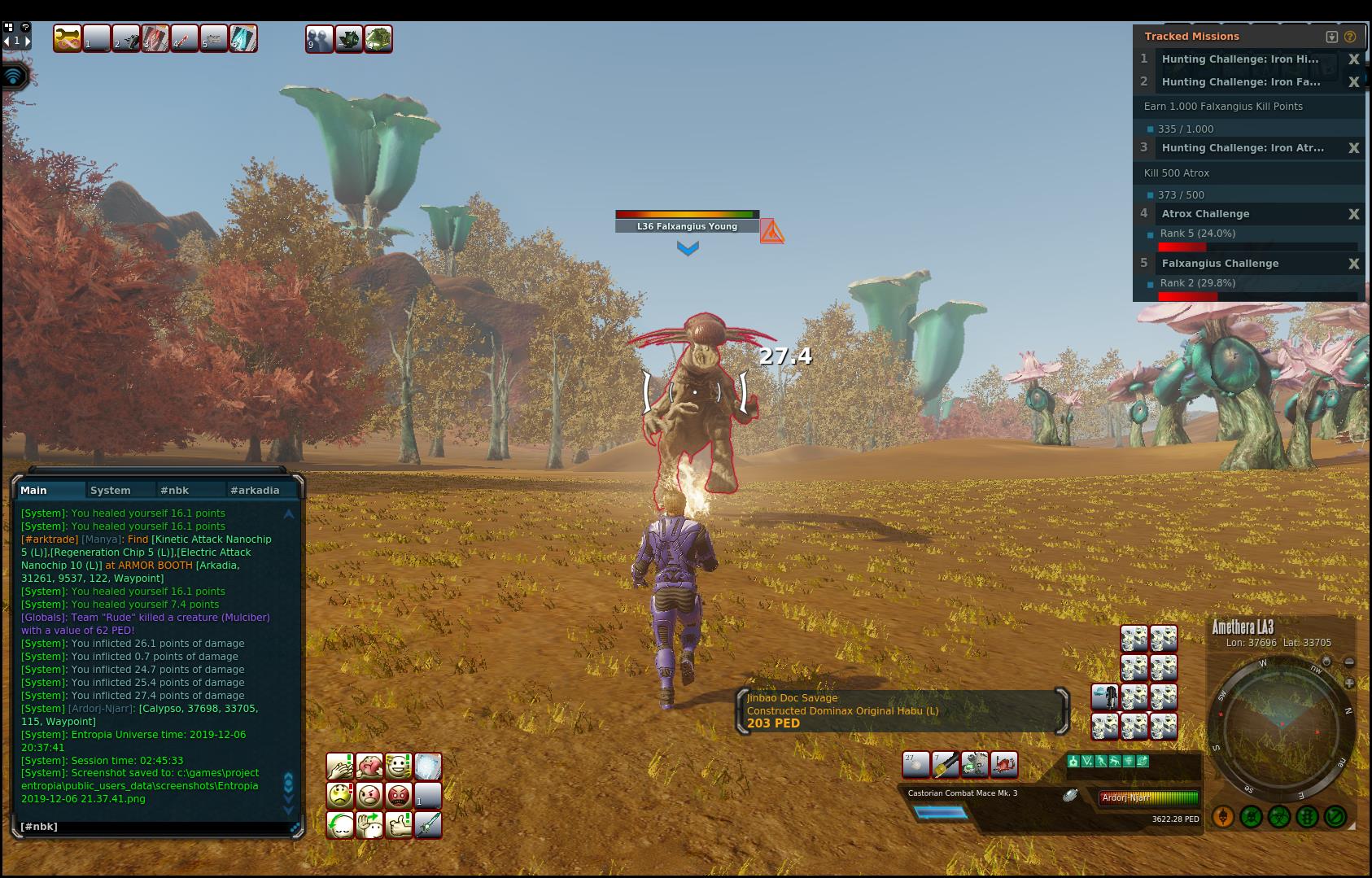1372x878 pixels.
Task: Select the angry red face emote
Action: (399, 795)
